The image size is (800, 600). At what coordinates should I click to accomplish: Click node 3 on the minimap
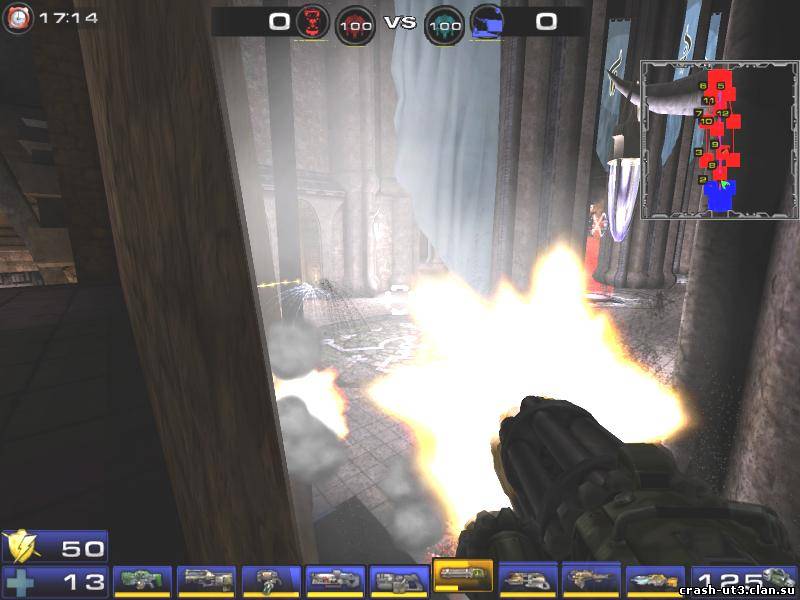[x=698, y=152]
